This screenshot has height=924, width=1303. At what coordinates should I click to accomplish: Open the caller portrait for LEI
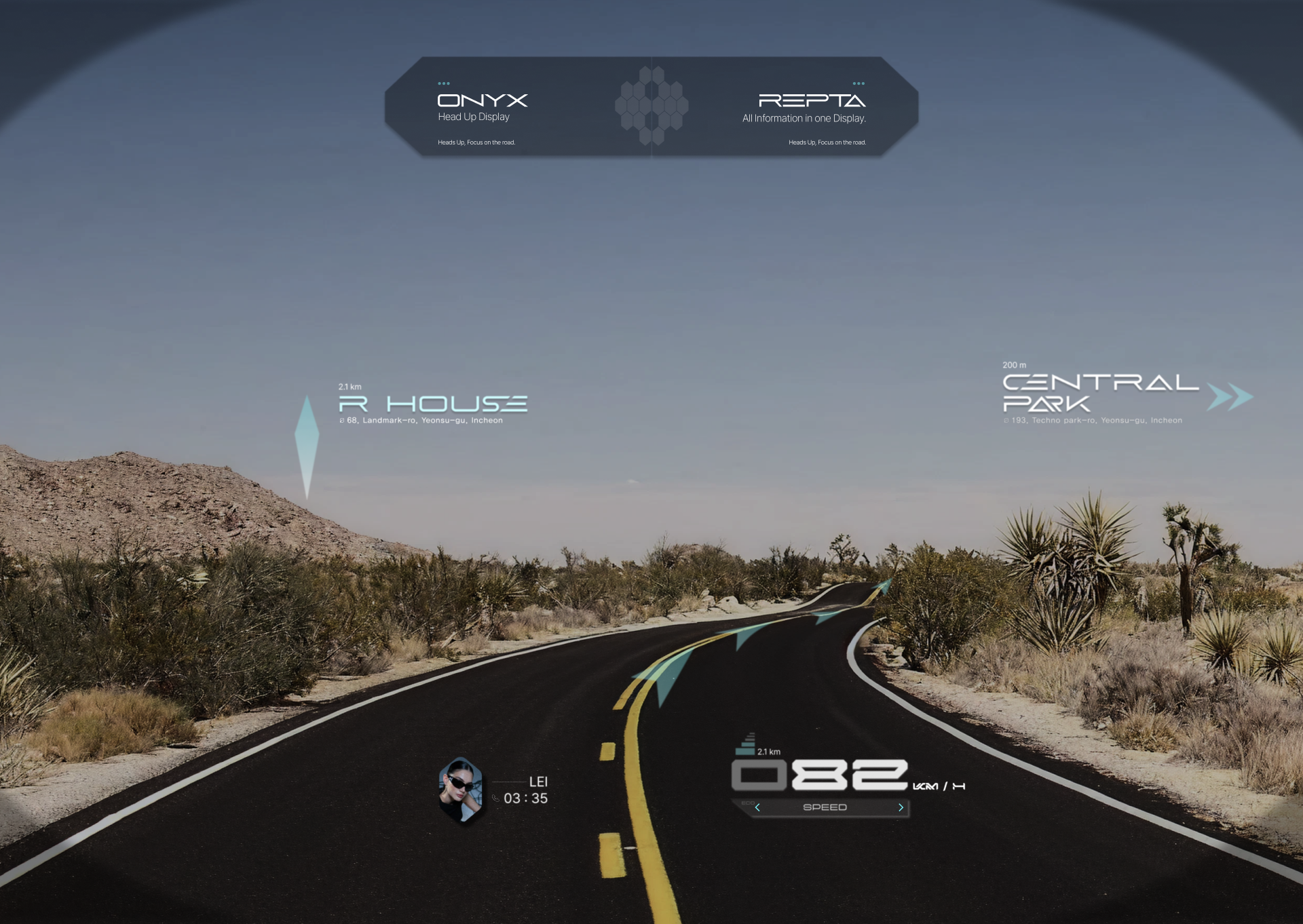coord(461,790)
